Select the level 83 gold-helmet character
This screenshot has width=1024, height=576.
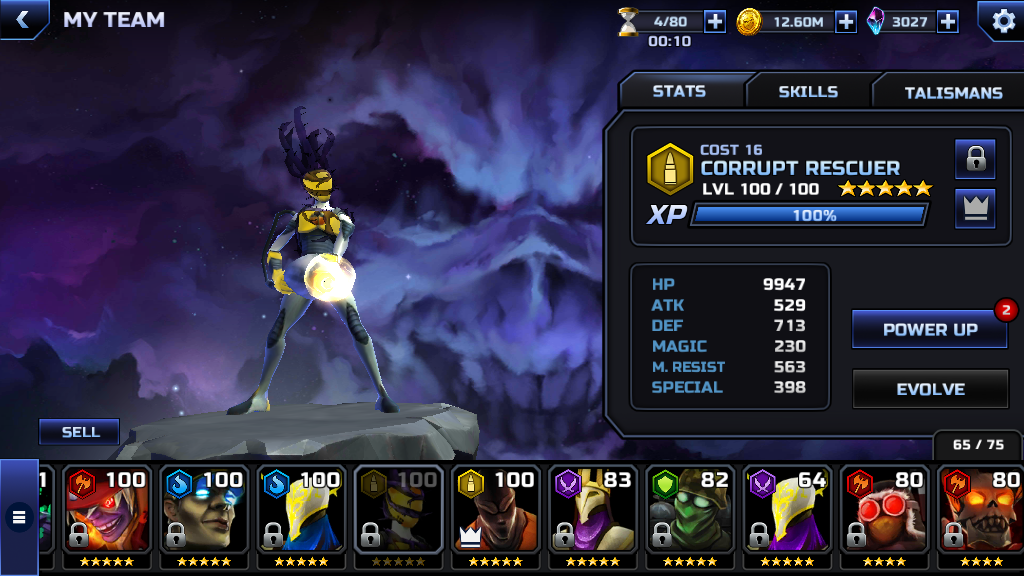(595, 514)
